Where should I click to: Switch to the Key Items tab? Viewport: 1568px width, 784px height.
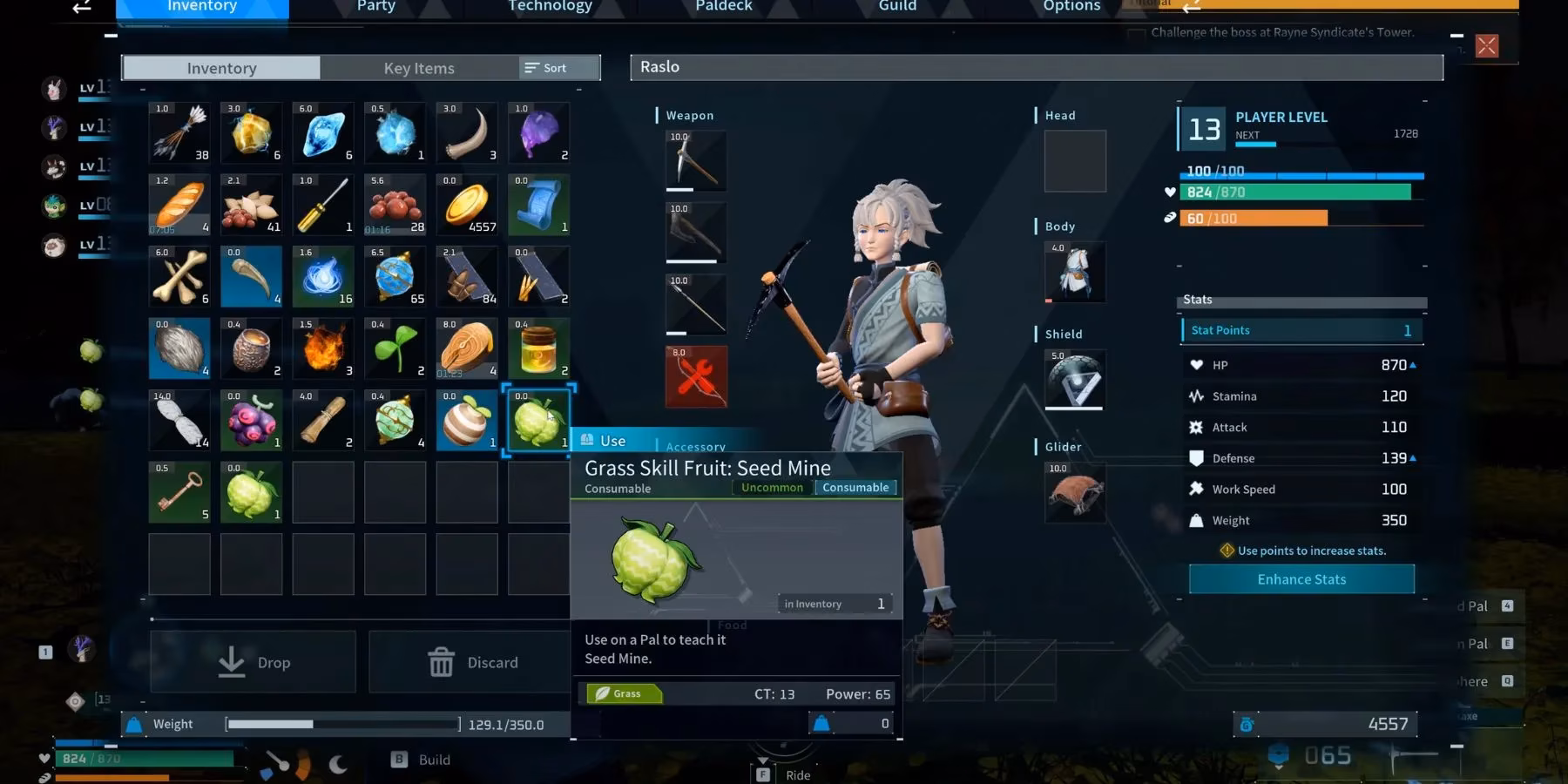pyautogui.click(x=419, y=67)
